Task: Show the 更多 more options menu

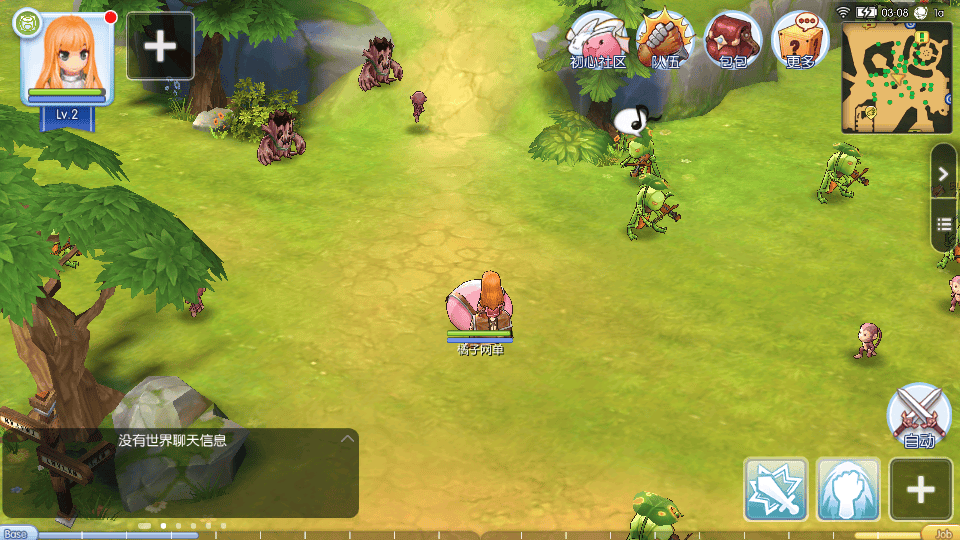Action: tap(801, 40)
